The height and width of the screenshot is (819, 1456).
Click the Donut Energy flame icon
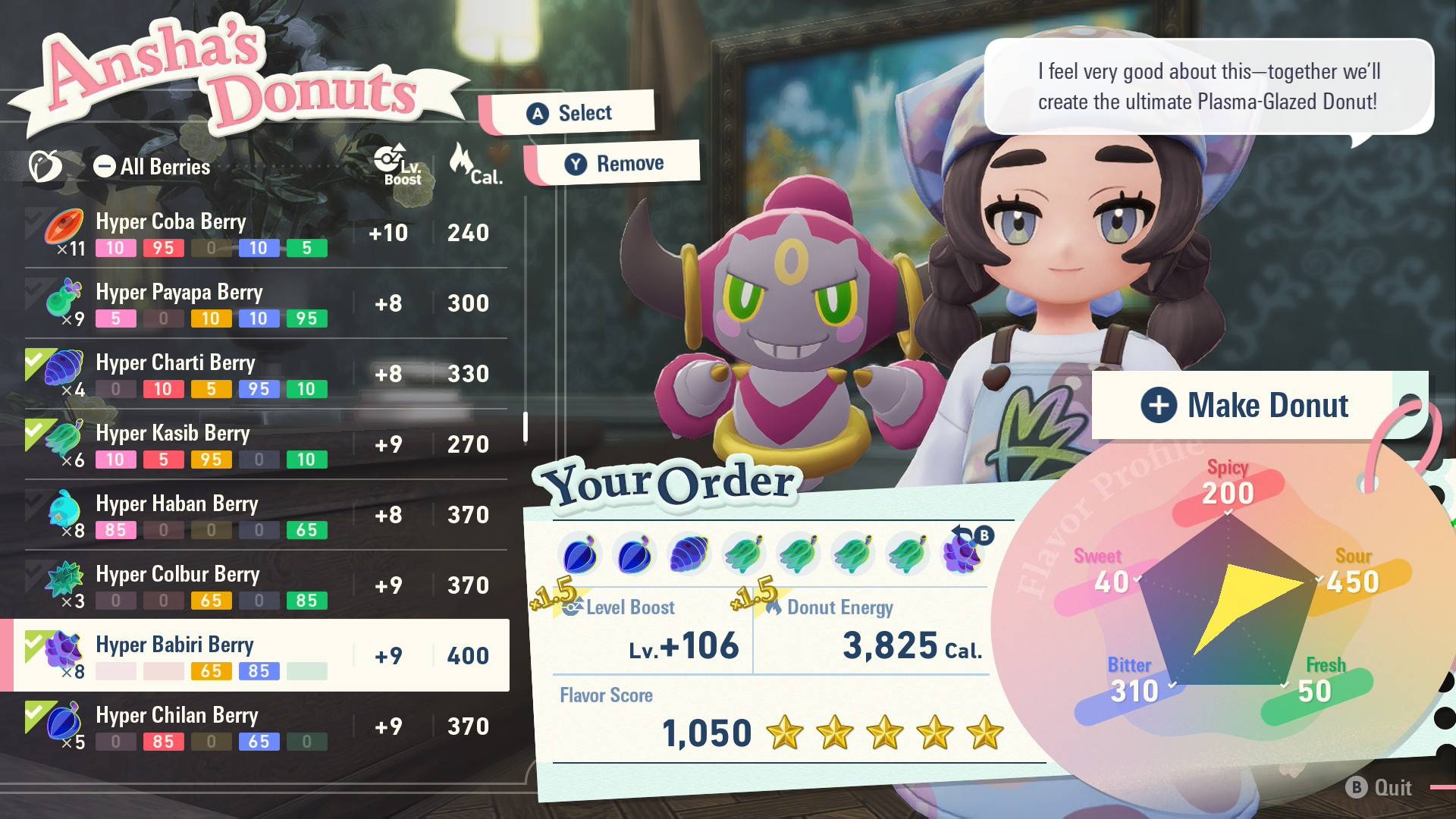(774, 607)
